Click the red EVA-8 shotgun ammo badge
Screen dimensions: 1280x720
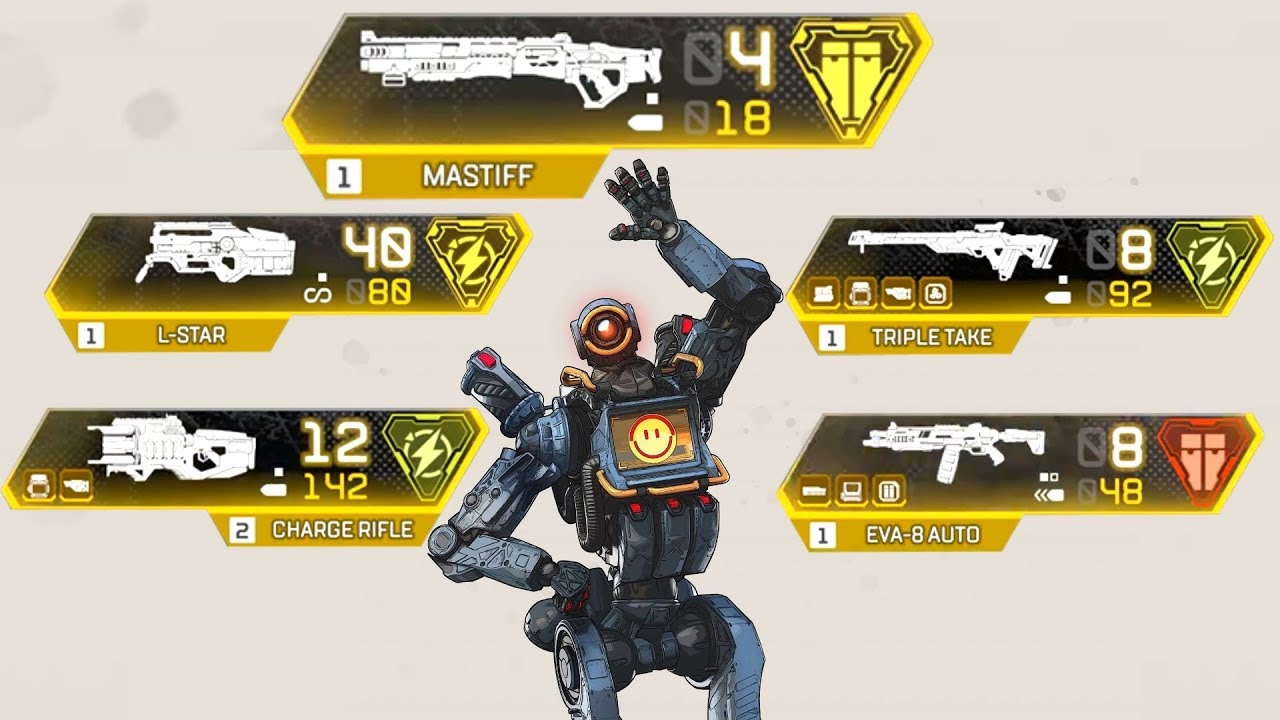[x=1204, y=458]
